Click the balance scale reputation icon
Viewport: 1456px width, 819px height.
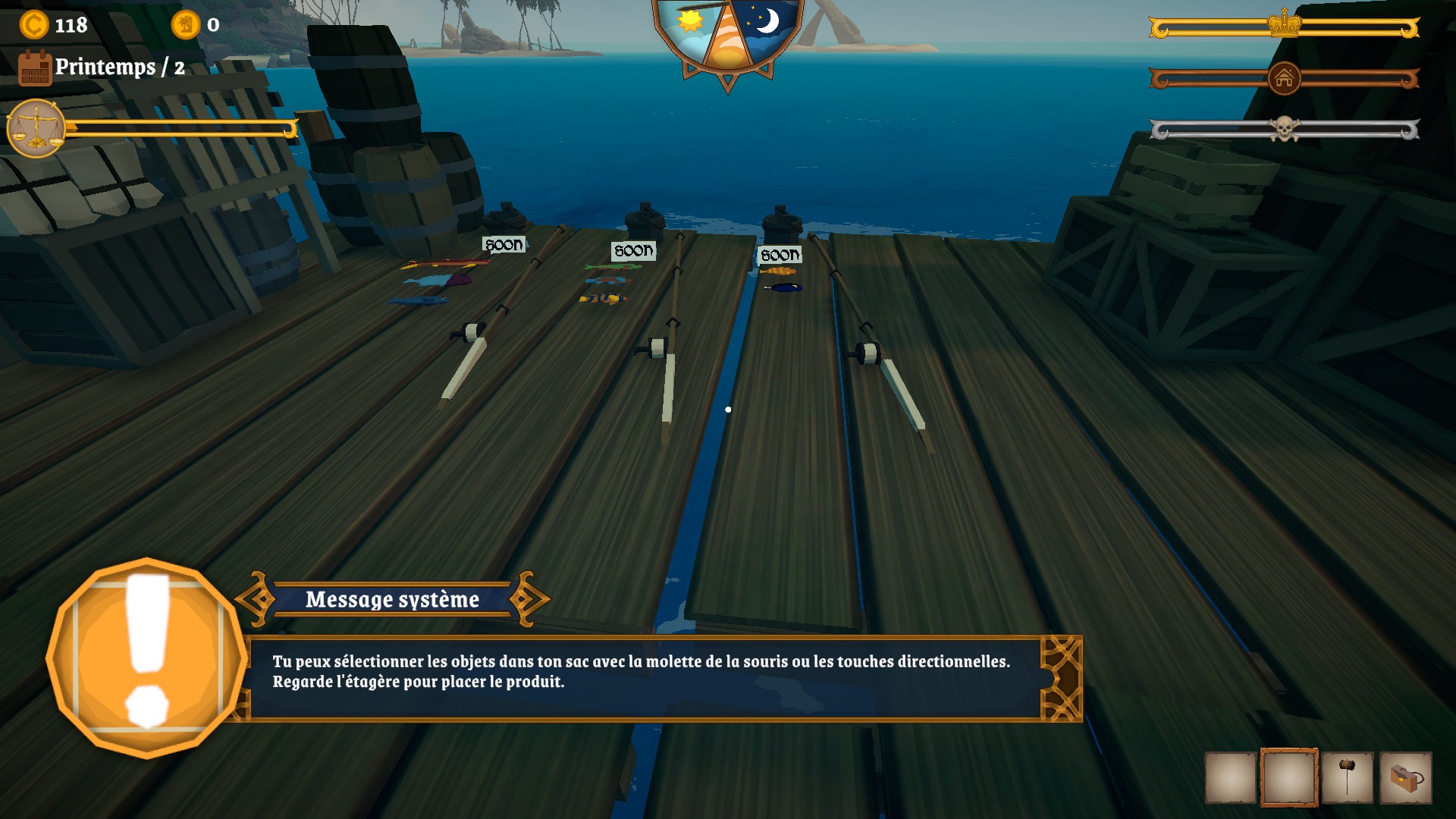[36, 124]
